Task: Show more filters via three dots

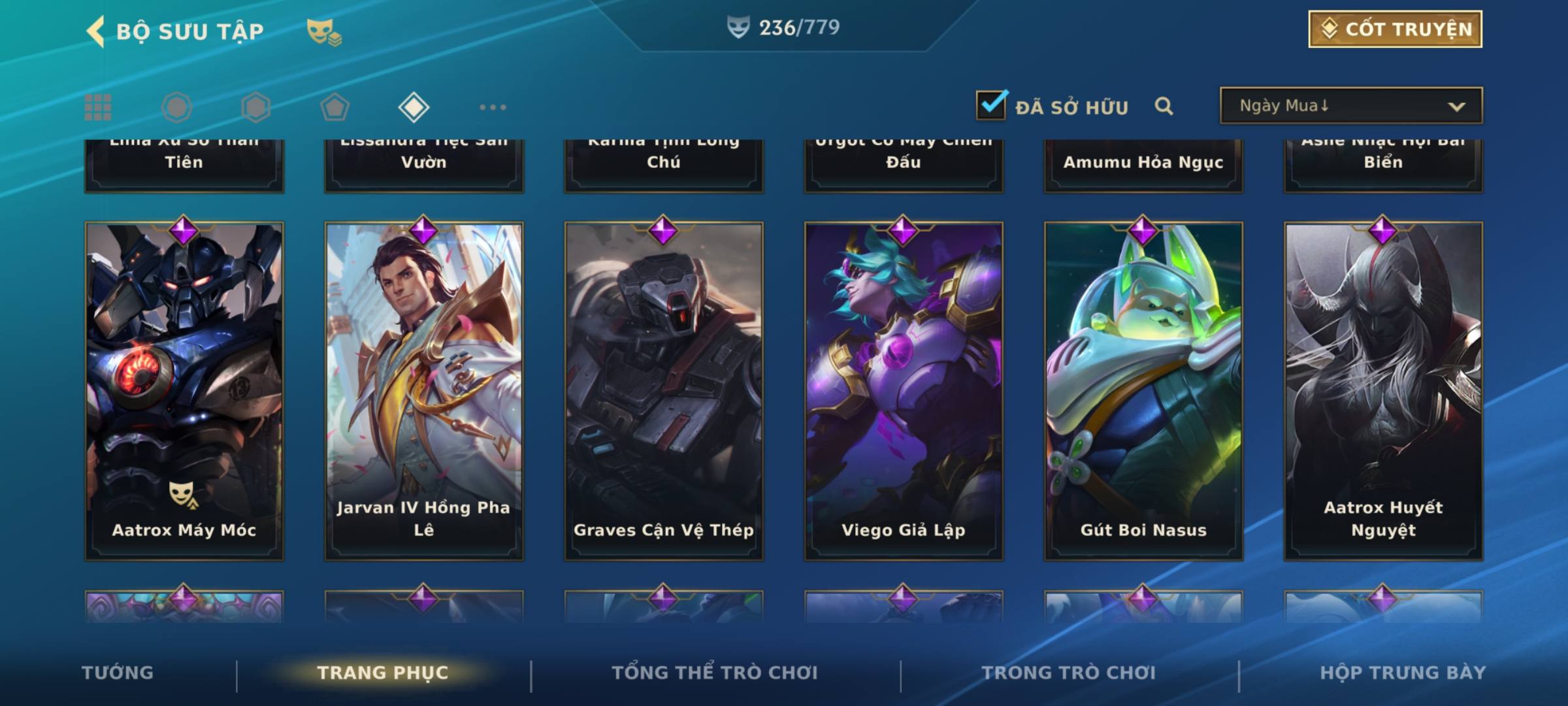Action: point(493,107)
